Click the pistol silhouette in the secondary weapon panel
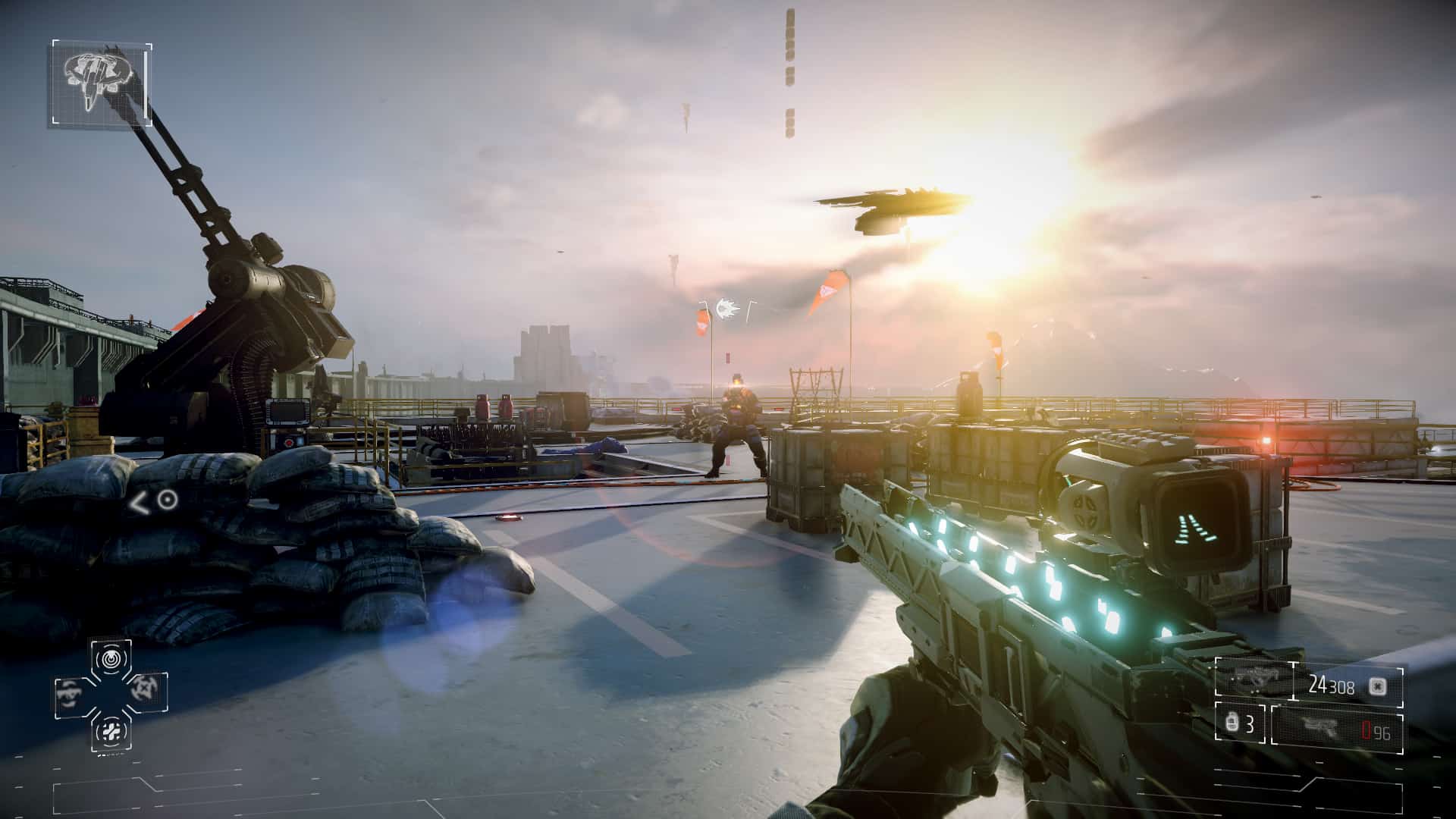The width and height of the screenshot is (1456, 819). click(1323, 727)
